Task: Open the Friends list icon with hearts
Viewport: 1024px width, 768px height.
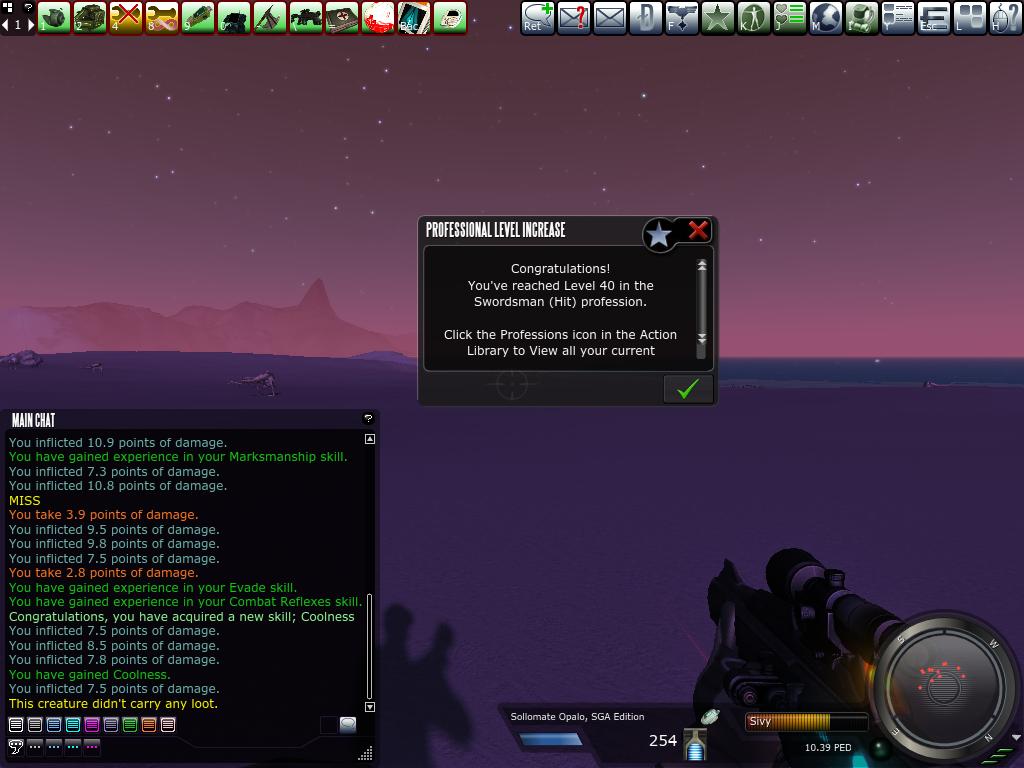Action: (790, 17)
